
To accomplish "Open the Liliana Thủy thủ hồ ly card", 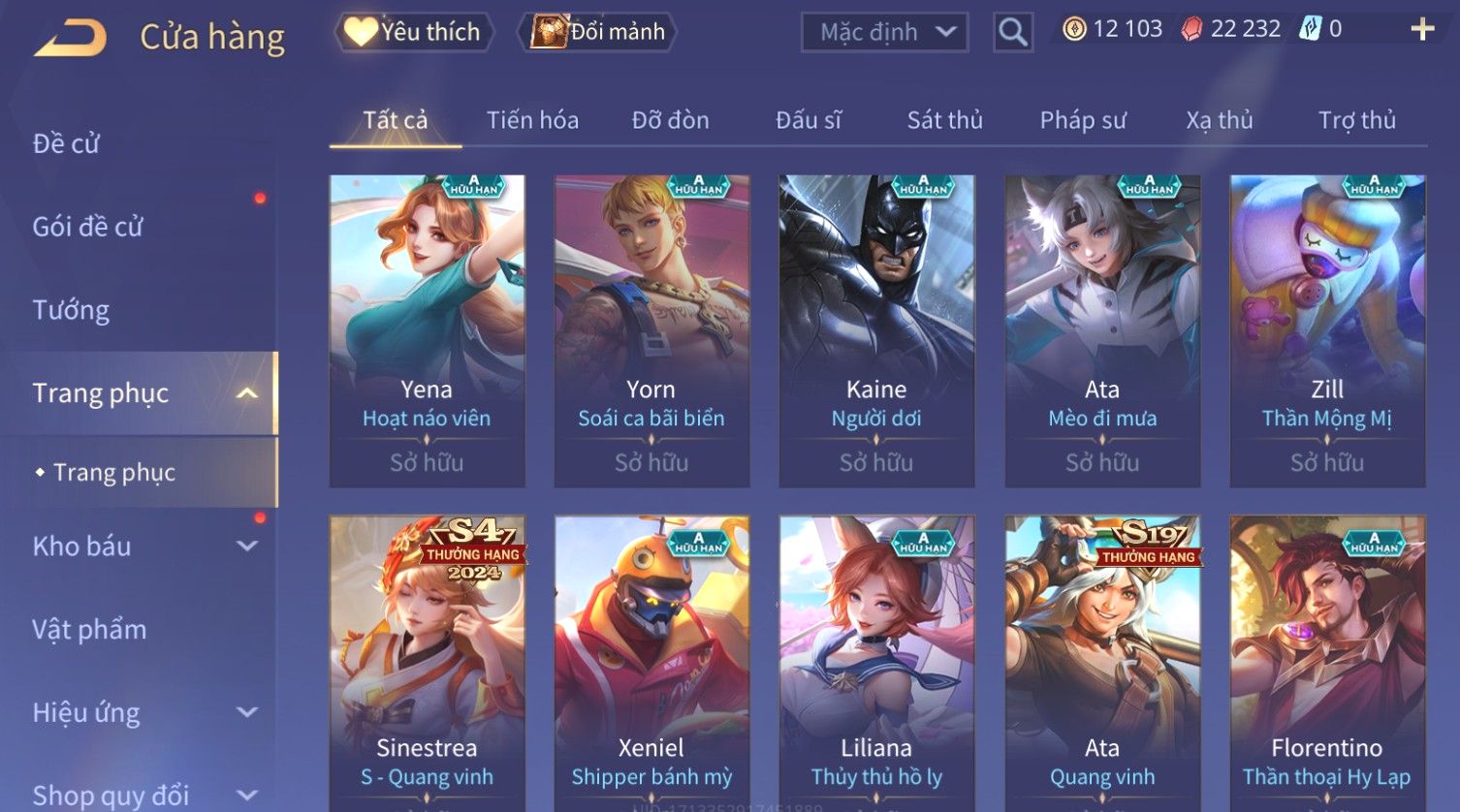I will (876, 659).
